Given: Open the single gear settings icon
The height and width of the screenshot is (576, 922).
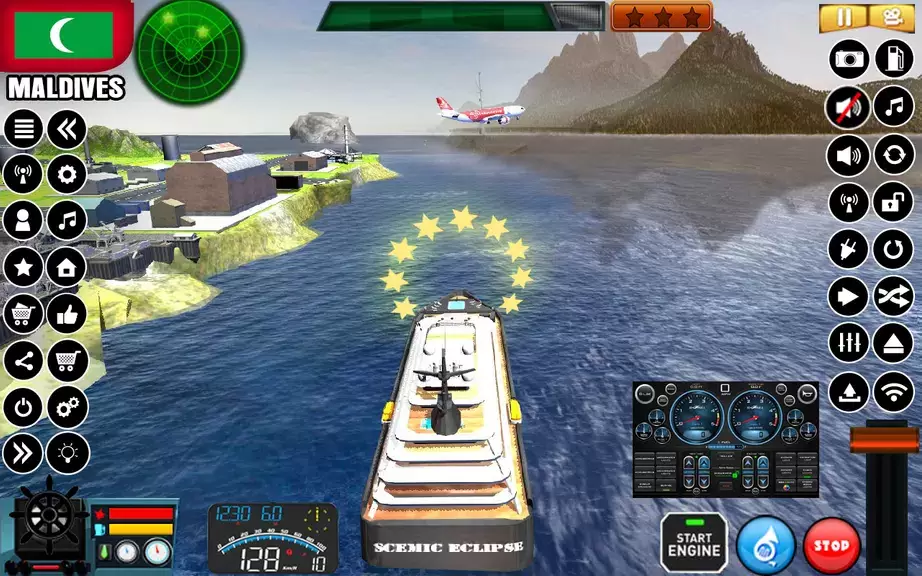Looking at the screenshot, I should click(67, 175).
